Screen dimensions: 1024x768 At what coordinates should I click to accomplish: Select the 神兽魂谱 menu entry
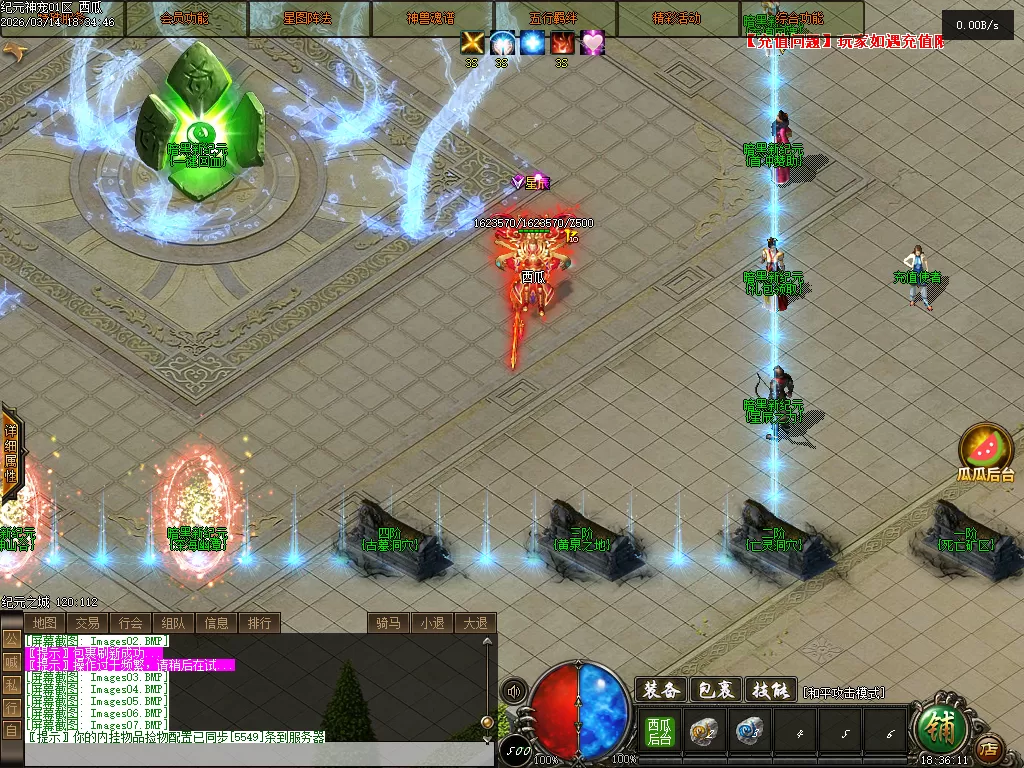(x=432, y=18)
